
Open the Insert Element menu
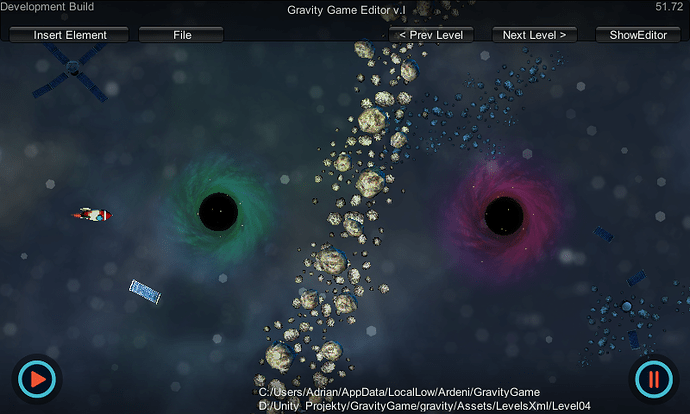pos(70,35)
